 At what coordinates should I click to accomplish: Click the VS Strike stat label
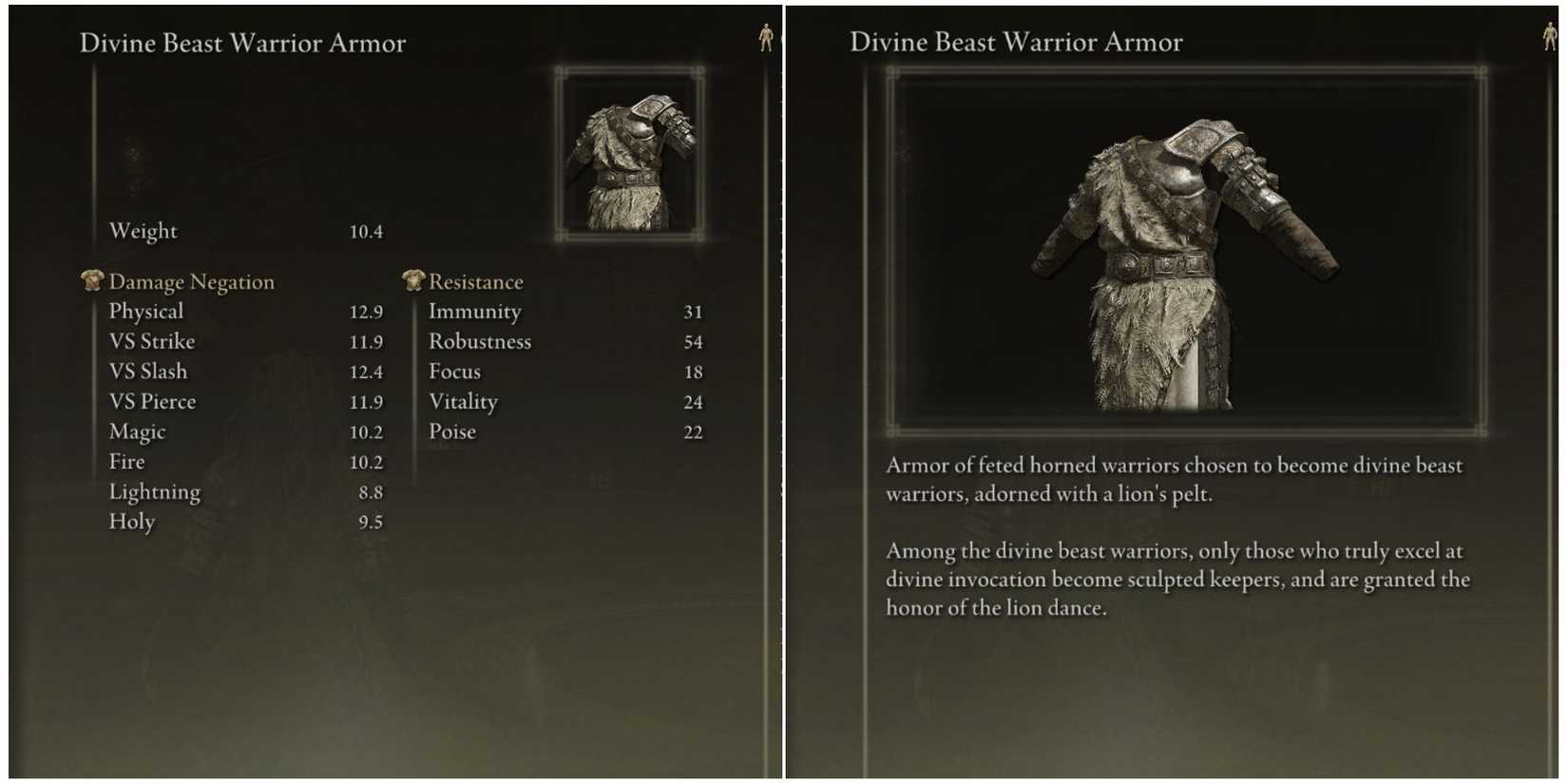(151, 341)
